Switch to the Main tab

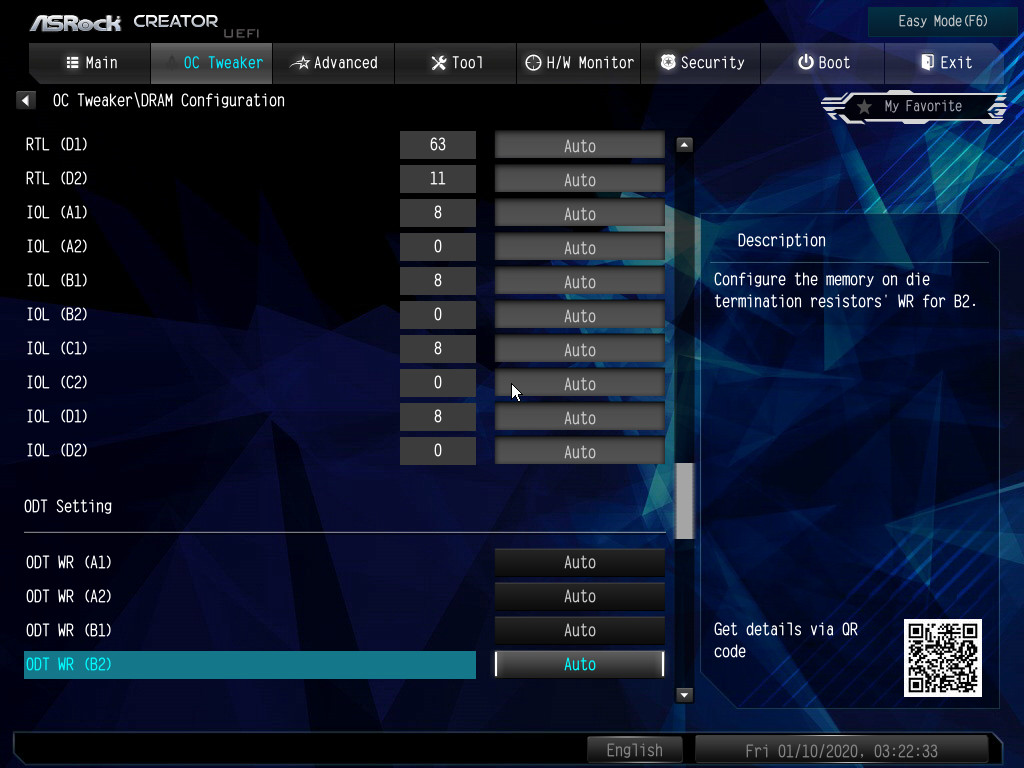click(91, 63)
